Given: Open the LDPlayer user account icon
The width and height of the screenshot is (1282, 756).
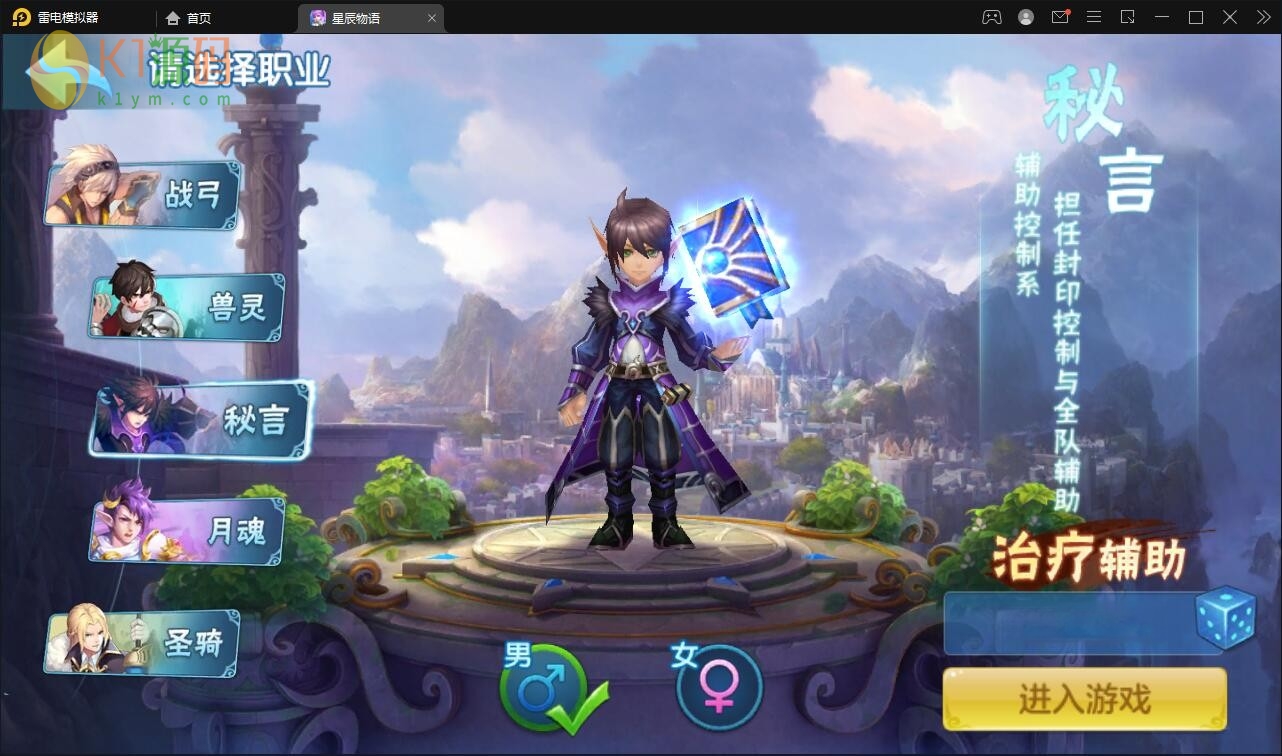Looking at the screenshot, I should point(1024,17).
